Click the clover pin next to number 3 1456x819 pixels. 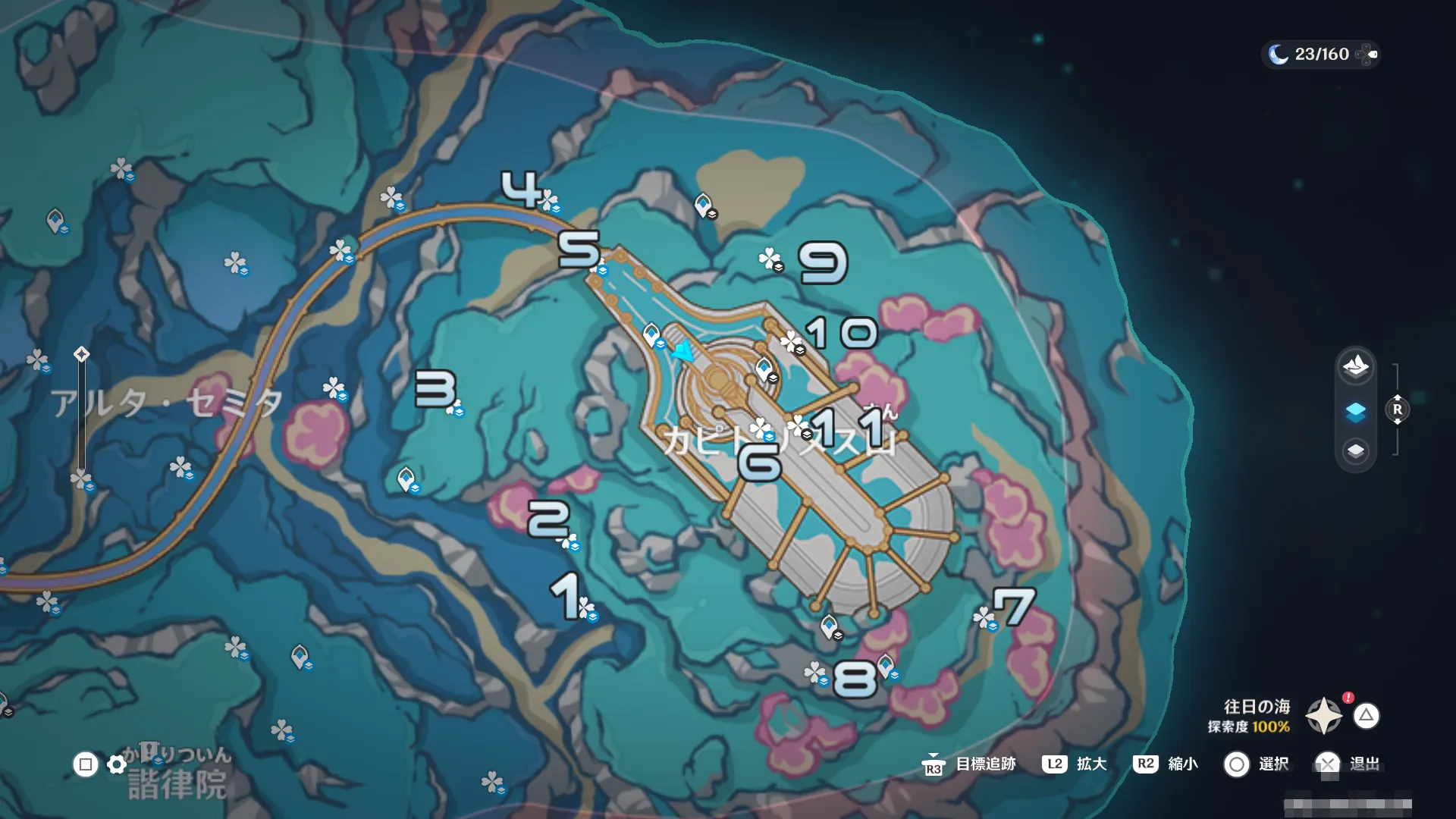pos(455,409)
